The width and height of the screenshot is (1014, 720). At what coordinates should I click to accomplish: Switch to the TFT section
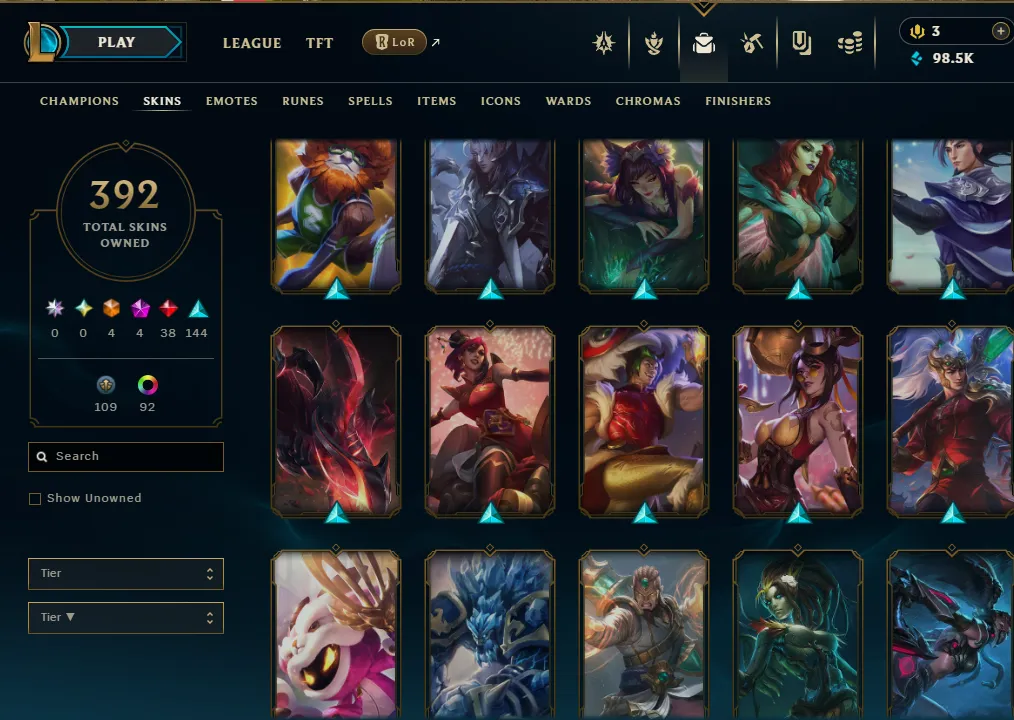319,43
